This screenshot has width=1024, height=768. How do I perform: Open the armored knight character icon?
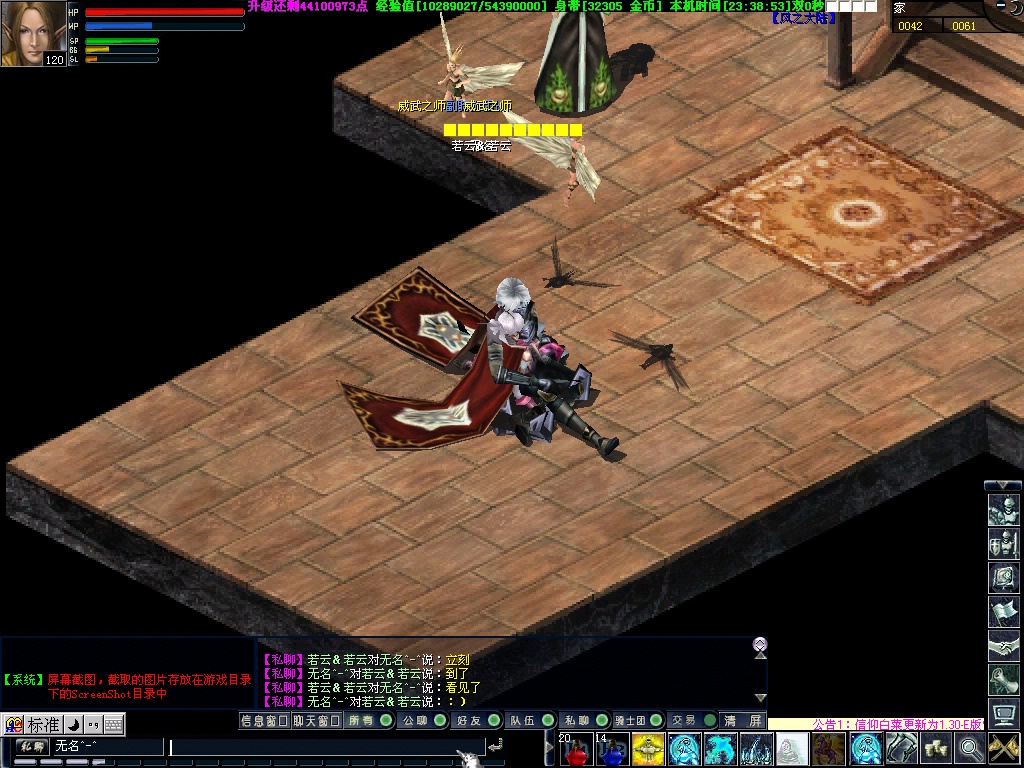click(x=1003, y=510)
